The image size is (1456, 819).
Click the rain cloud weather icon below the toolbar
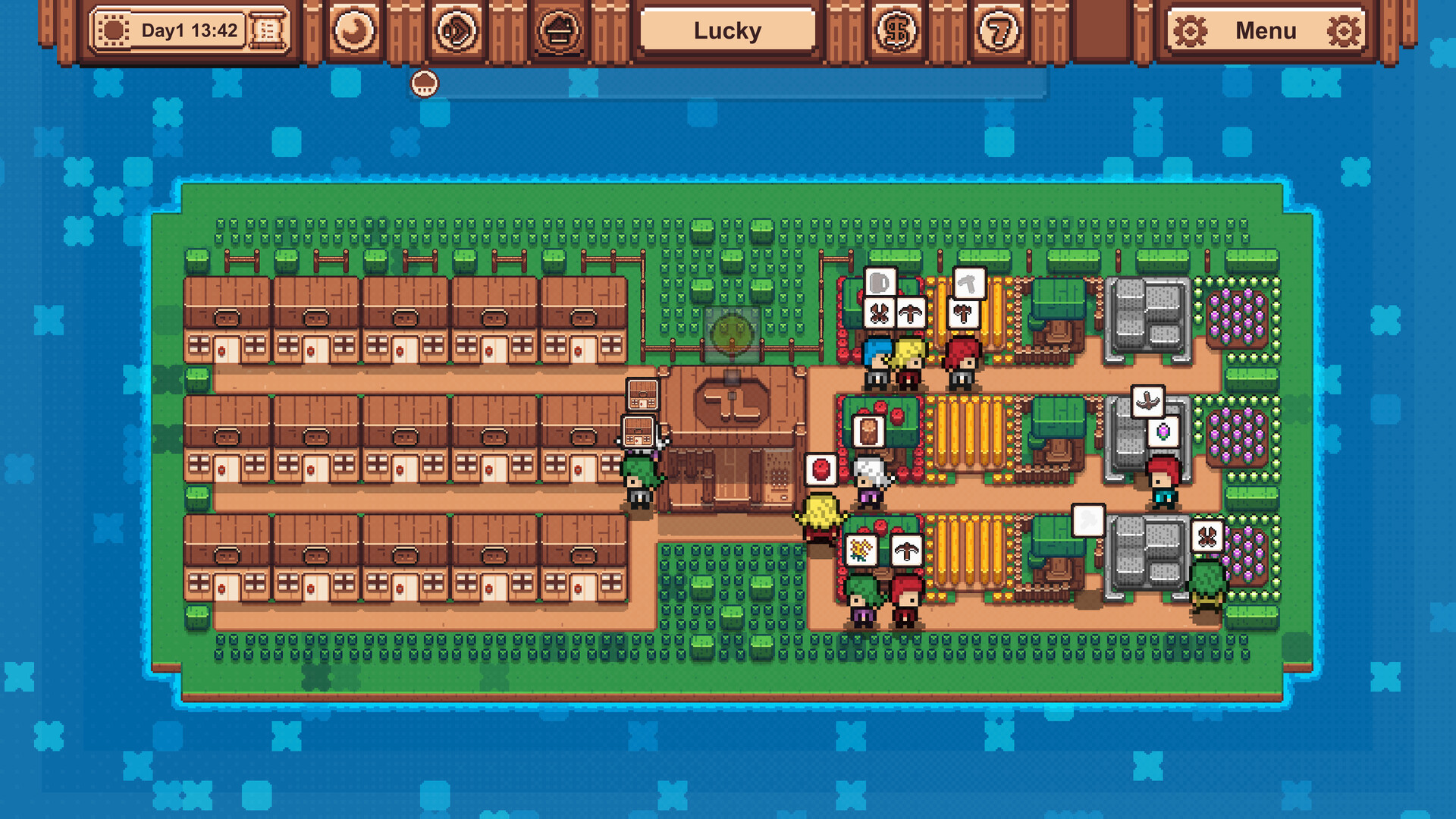click(x=425, y=83)
